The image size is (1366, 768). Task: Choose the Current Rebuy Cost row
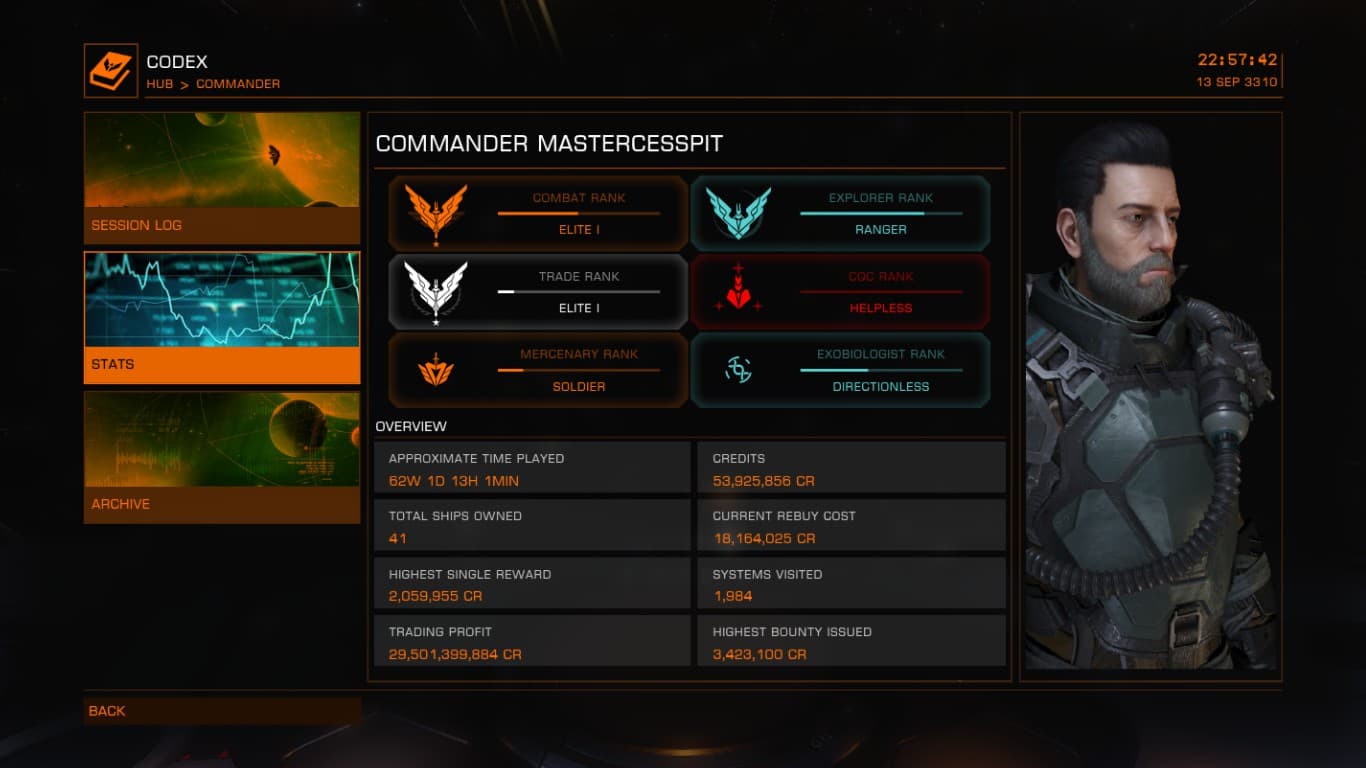[851, 527]
